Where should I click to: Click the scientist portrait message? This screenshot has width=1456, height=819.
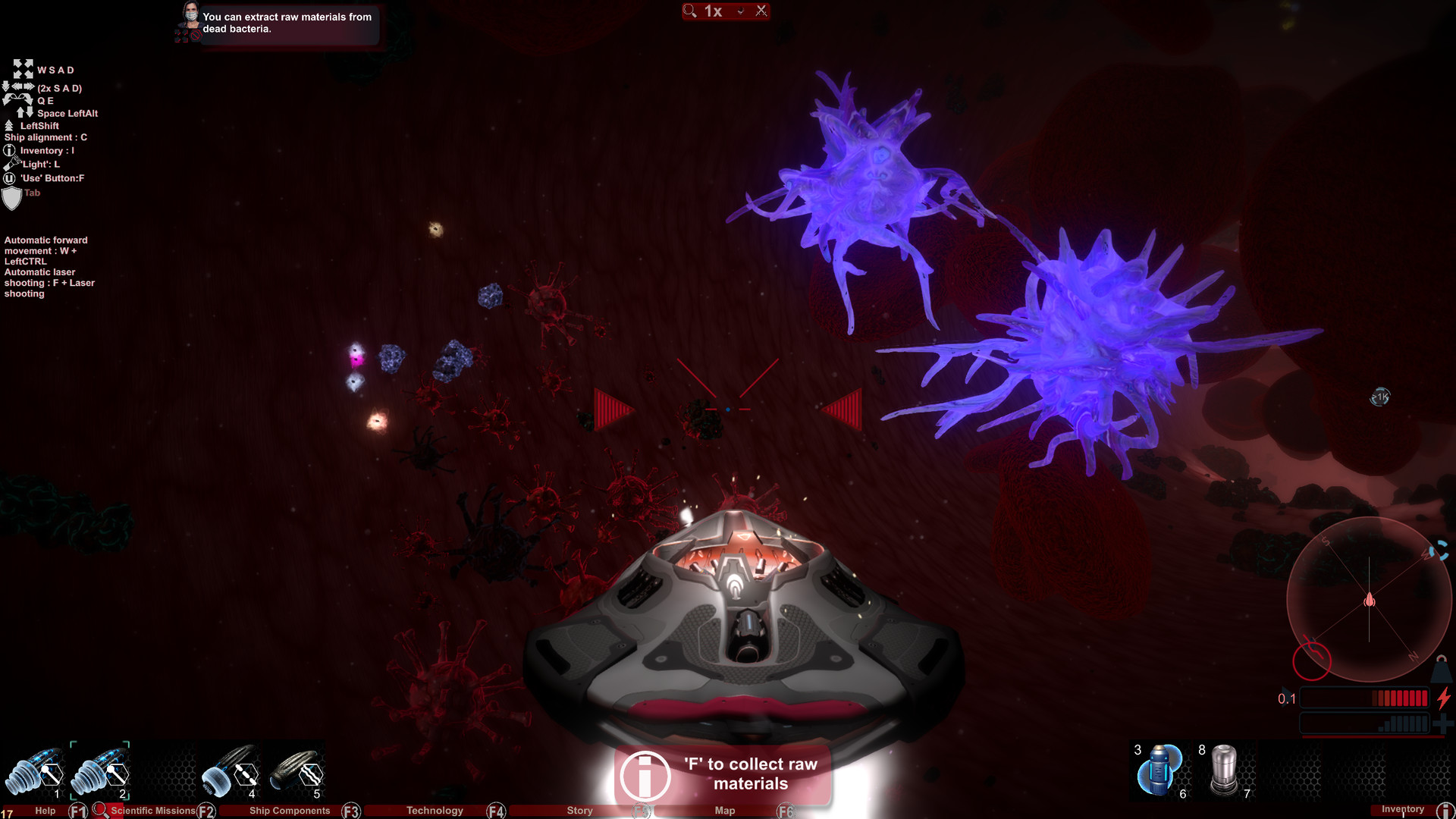pyautogui.click(x=190, y=20)
